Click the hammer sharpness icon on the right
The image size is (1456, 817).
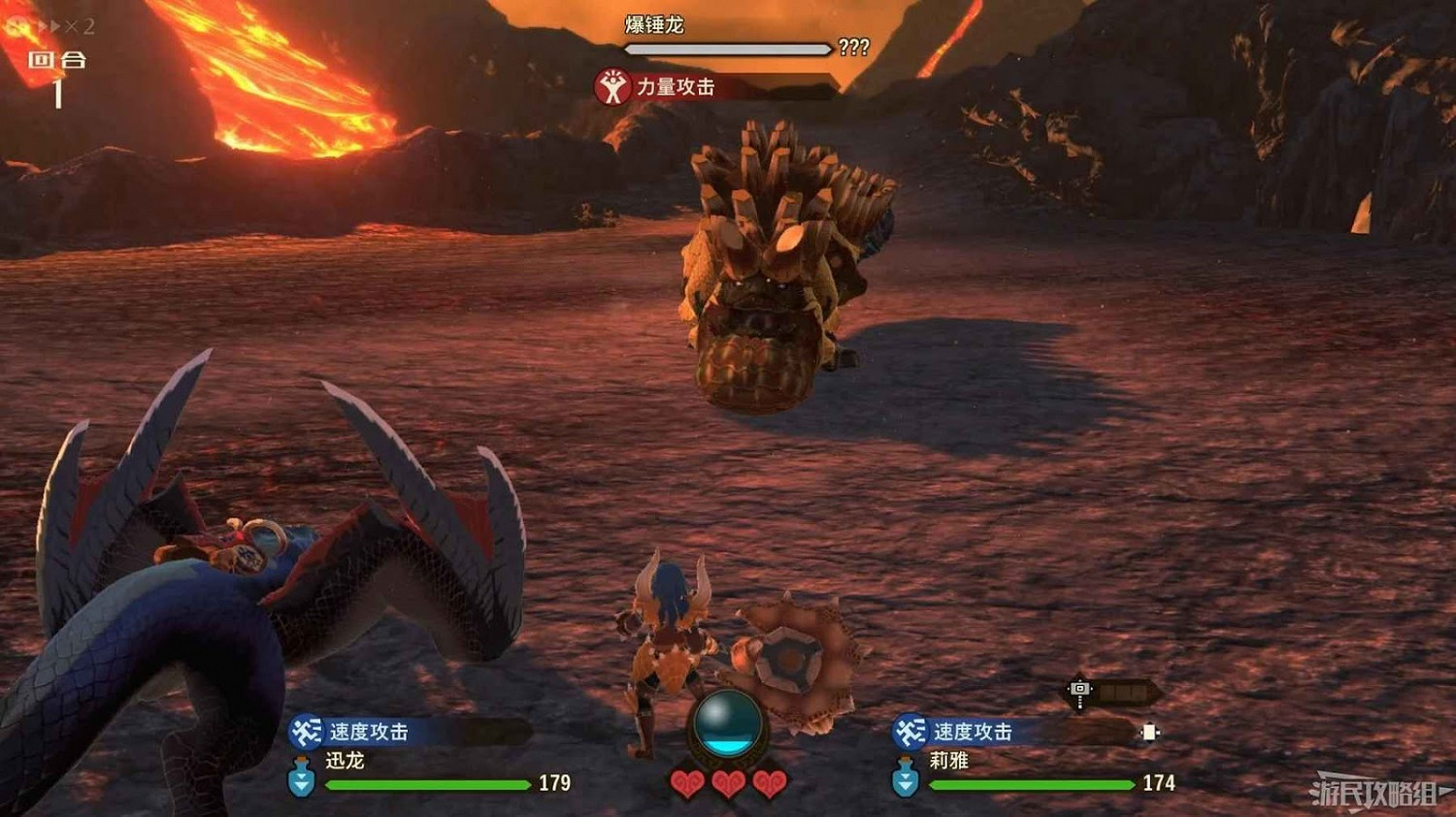1080,689
